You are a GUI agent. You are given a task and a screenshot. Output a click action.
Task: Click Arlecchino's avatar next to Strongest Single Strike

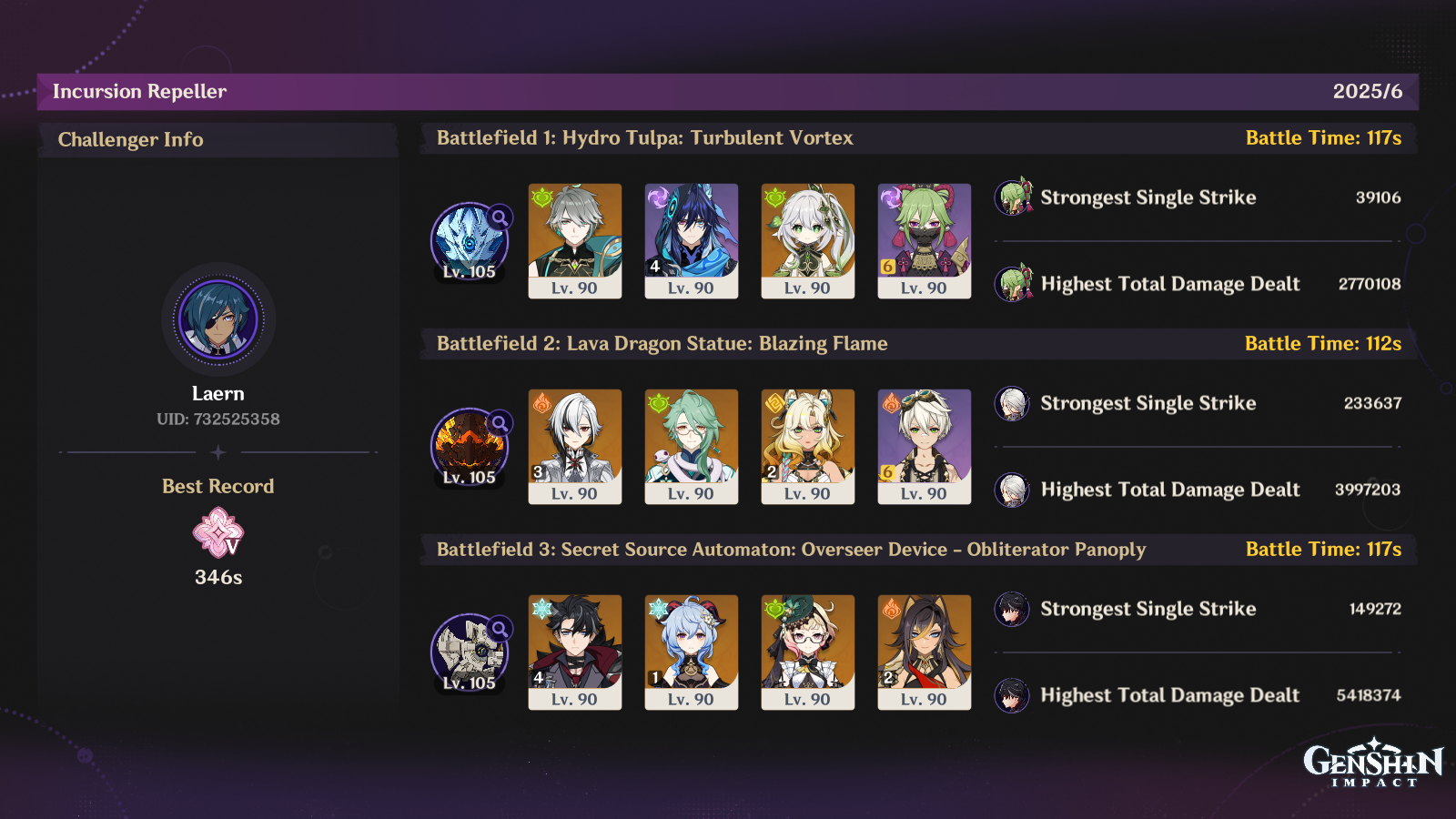(1013, 403)
